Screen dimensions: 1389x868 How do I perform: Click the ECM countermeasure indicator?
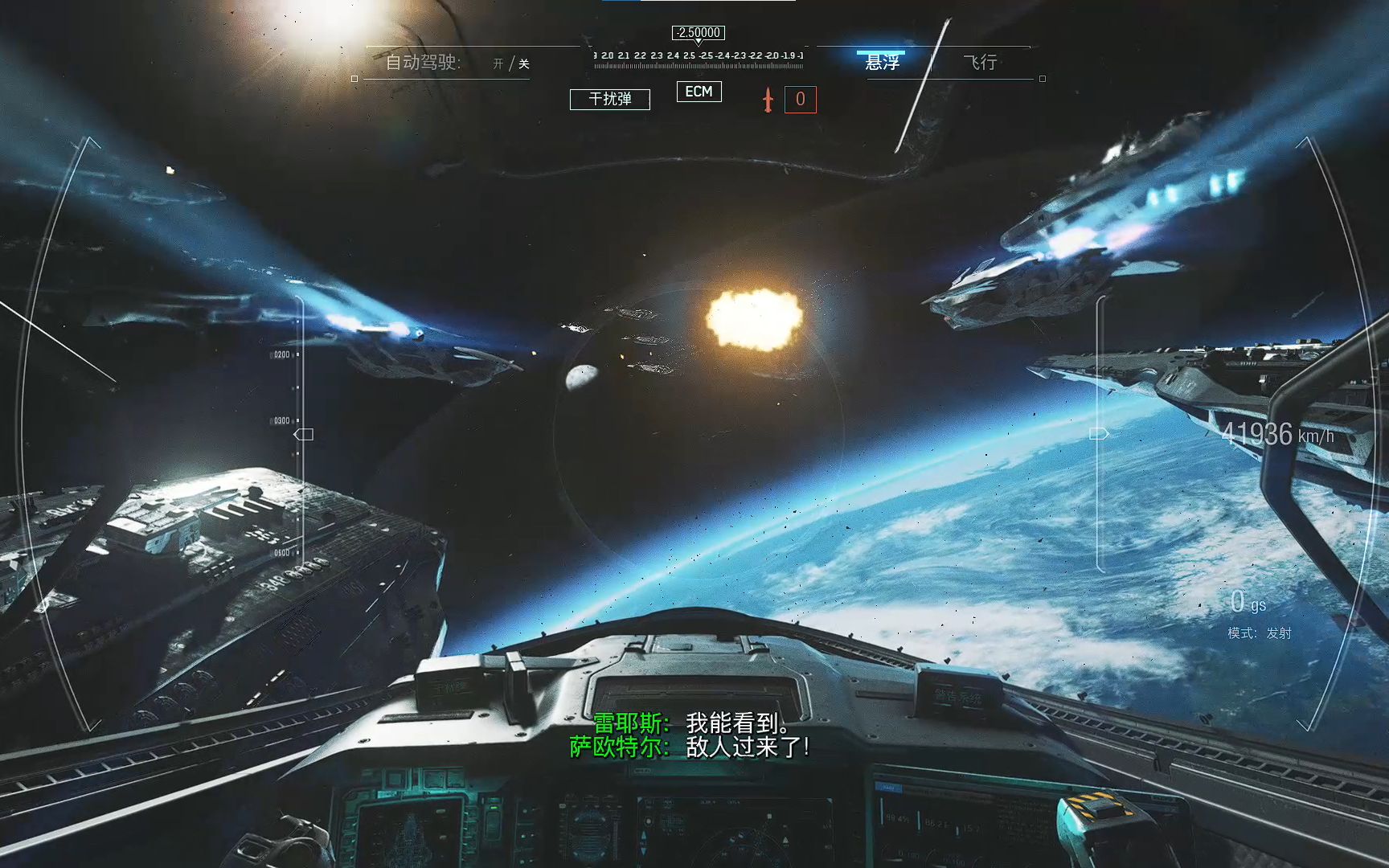tap(699, 92)
